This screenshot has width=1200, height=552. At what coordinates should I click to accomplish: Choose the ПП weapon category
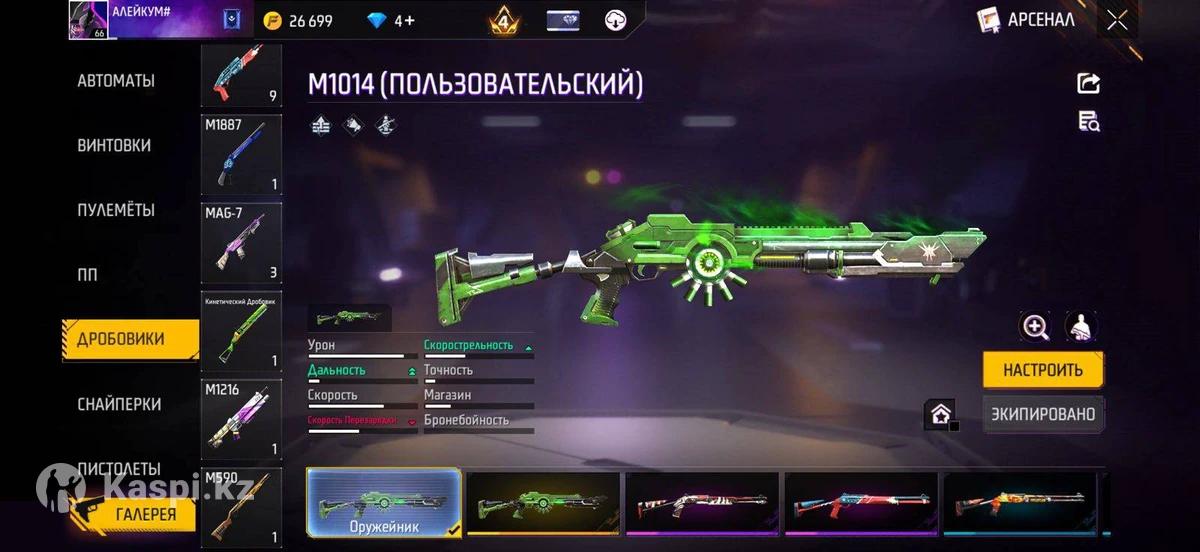88,275
